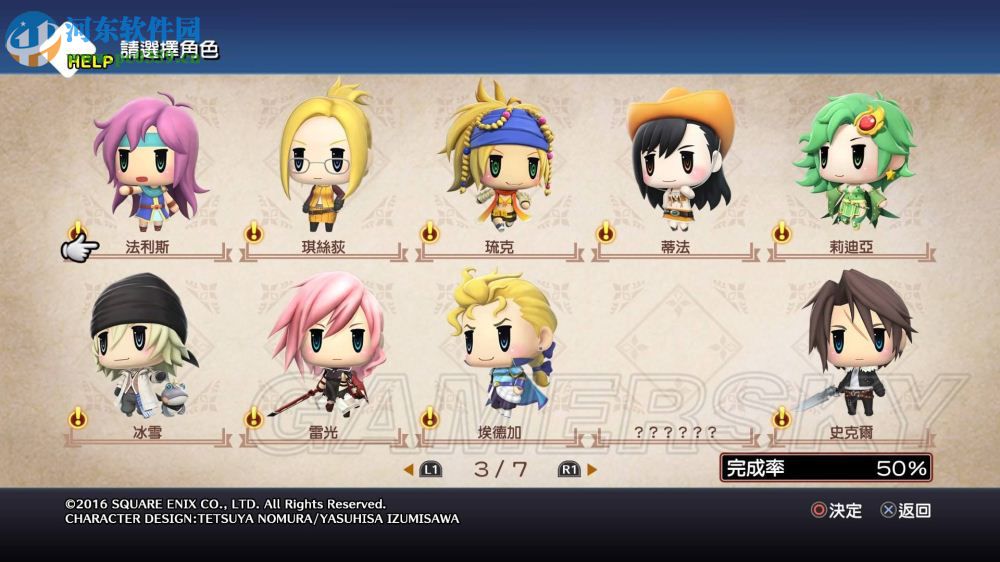1000x562 pixels.
Task: Choose the 史克爾 character tile
Action: click(x=851, y=350)
